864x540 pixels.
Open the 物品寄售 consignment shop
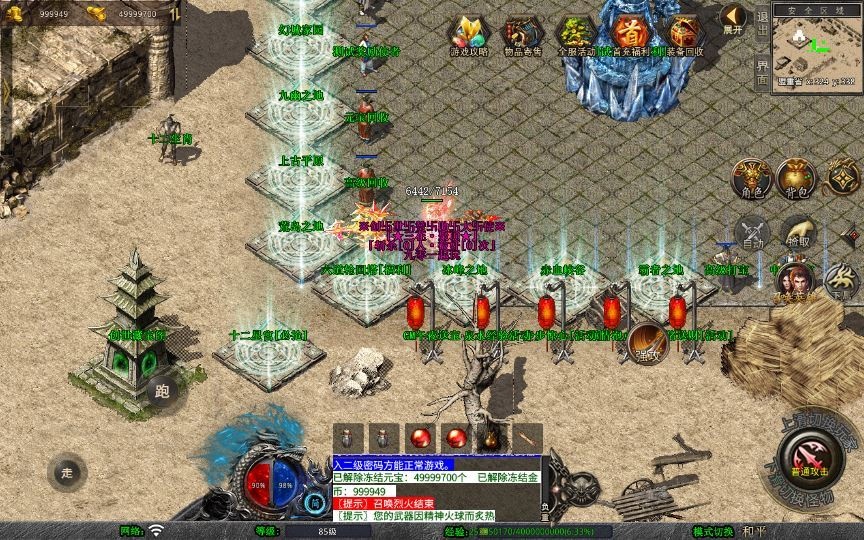(x=521, y=34)
